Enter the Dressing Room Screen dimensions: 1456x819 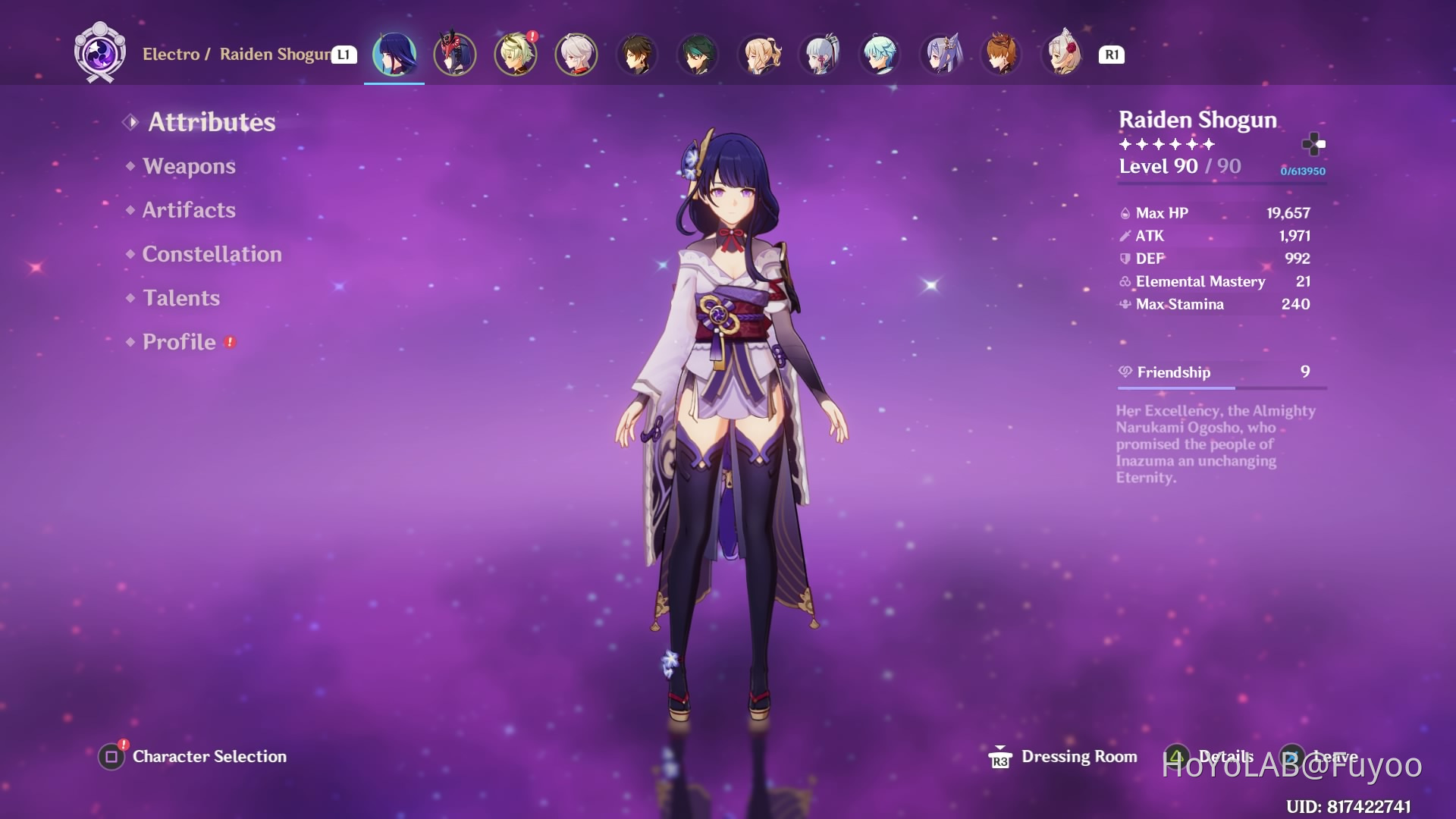tap(1078, 756)
